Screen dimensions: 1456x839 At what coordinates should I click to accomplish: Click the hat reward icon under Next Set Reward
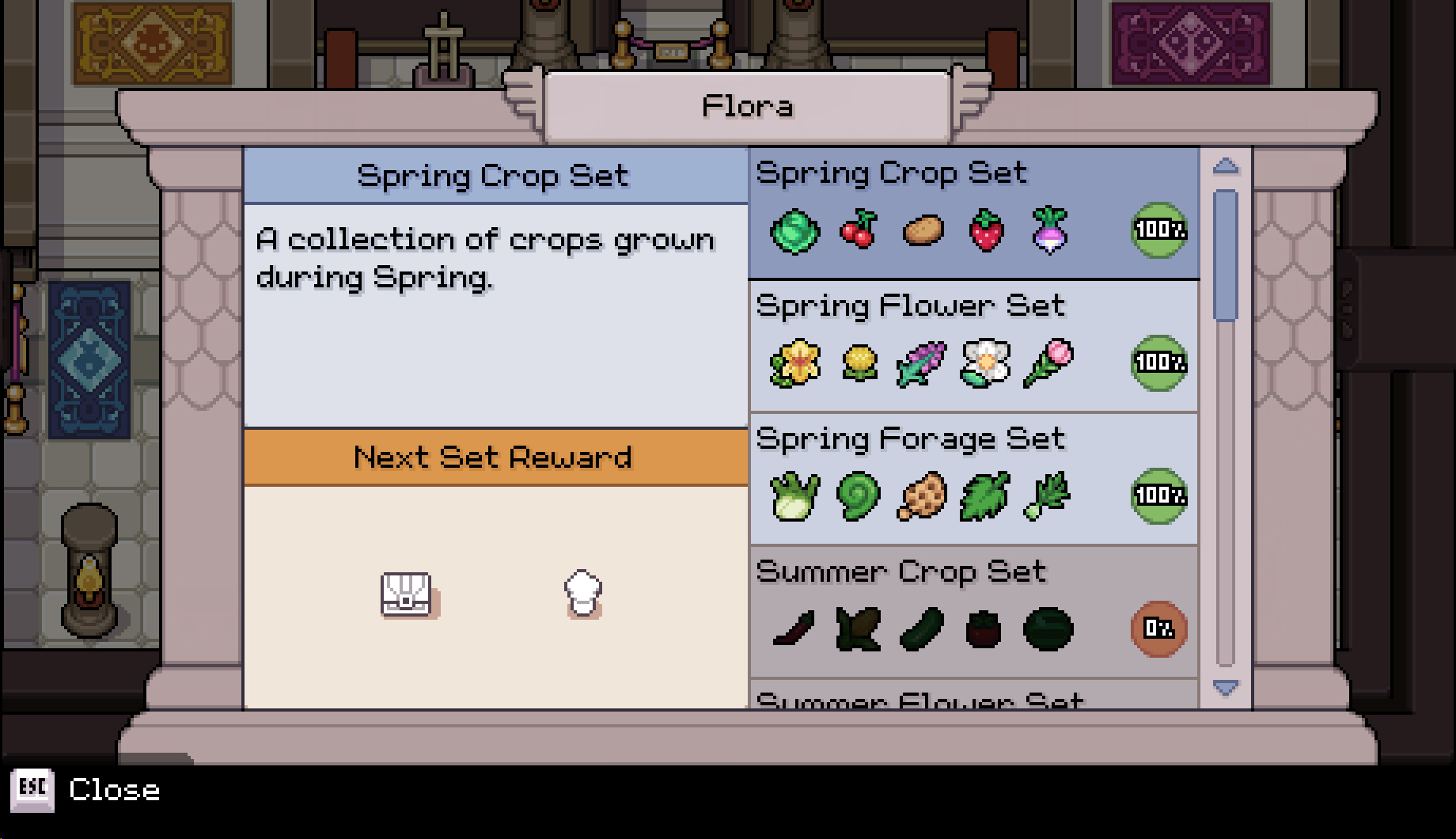coord(583,594)
